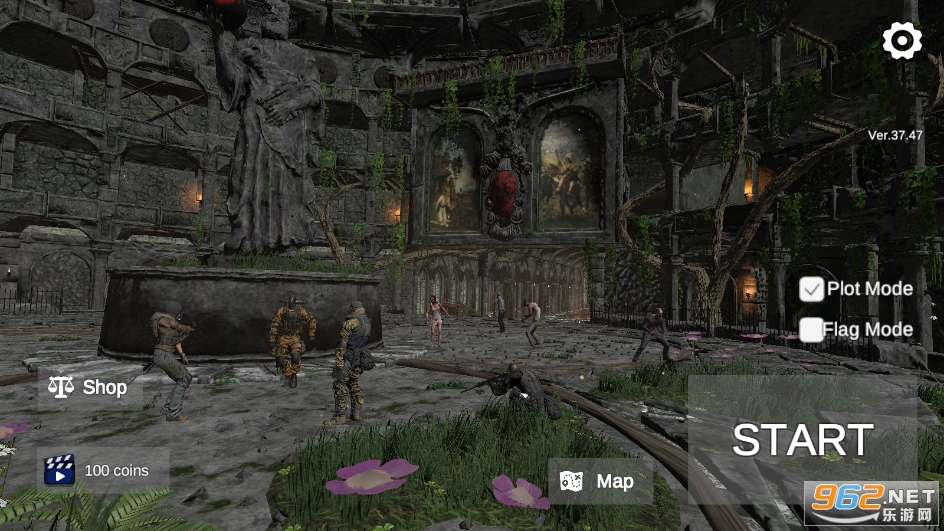Screen dimensions: 944x531
Task: Start the game
Action: coord(802,440)
